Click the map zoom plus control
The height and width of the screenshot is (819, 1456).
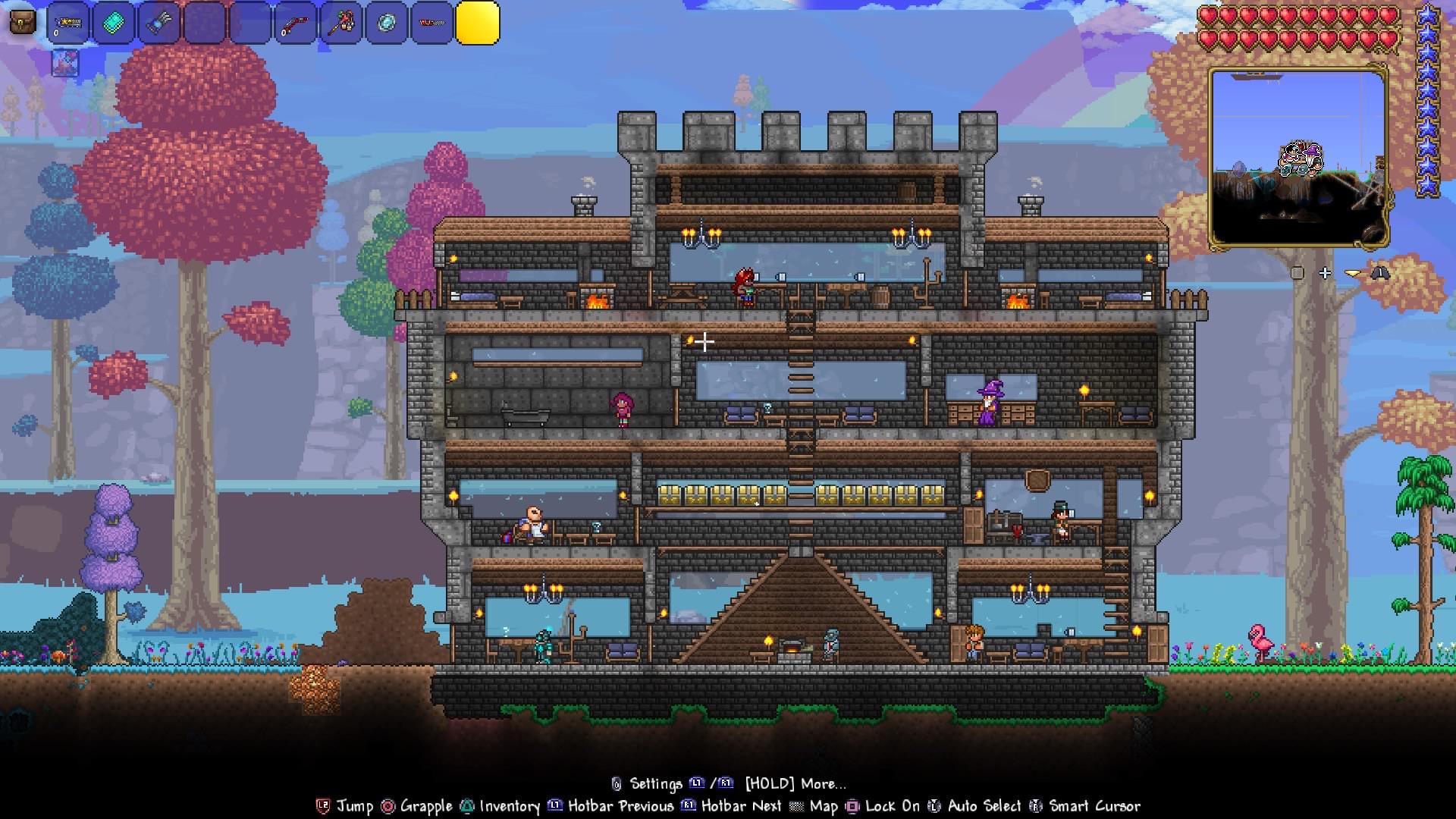[x=1325, y=273]
